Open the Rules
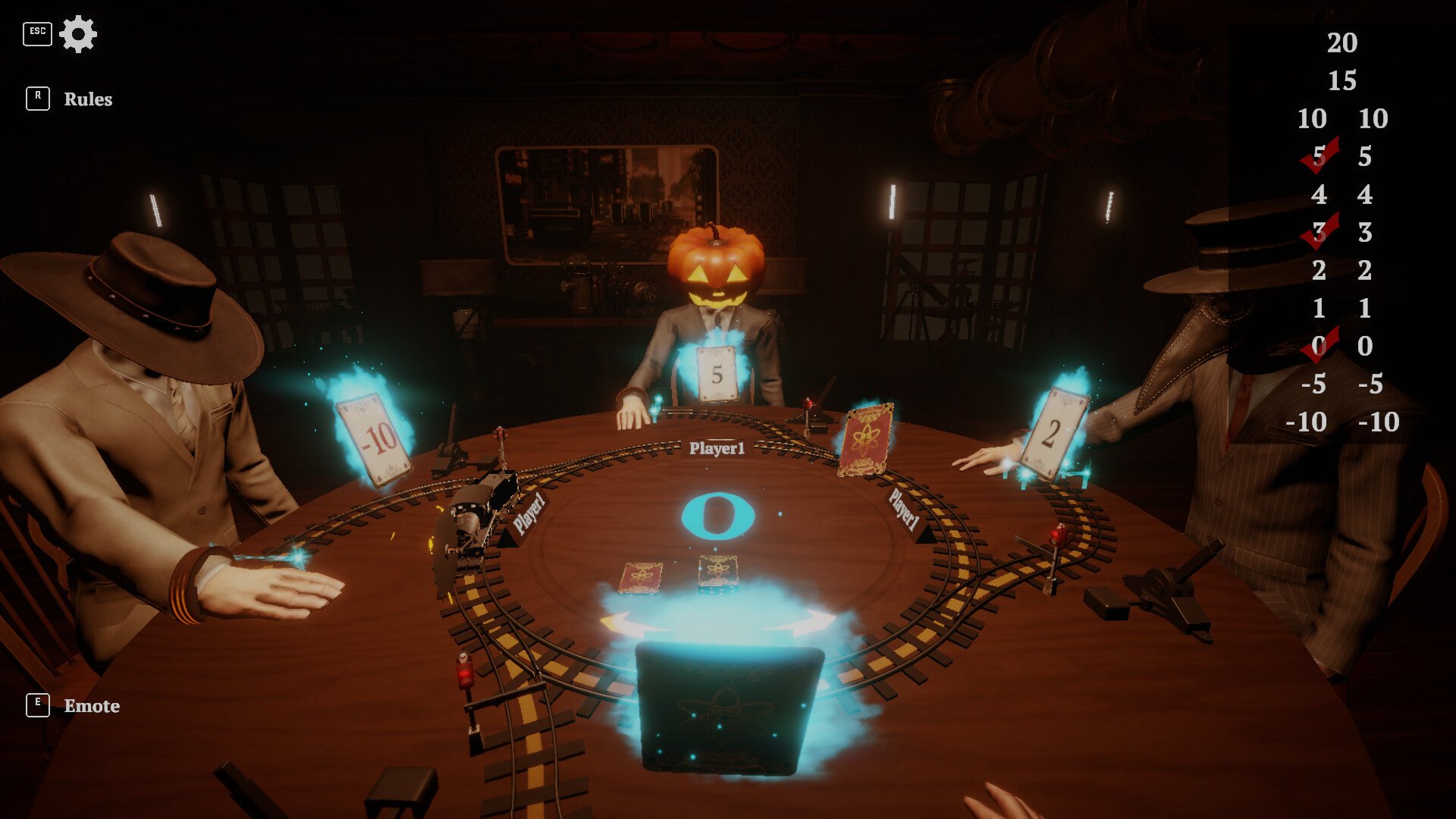 88,99
